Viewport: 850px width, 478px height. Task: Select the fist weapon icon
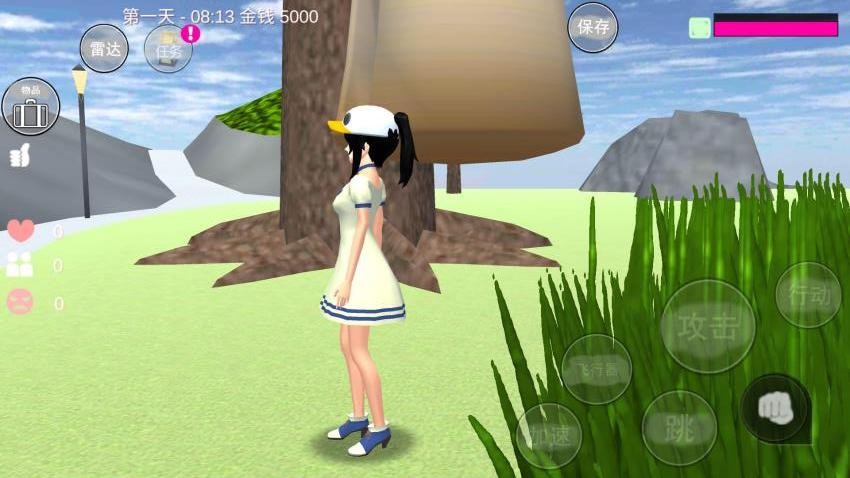click(x=775, y=408)
